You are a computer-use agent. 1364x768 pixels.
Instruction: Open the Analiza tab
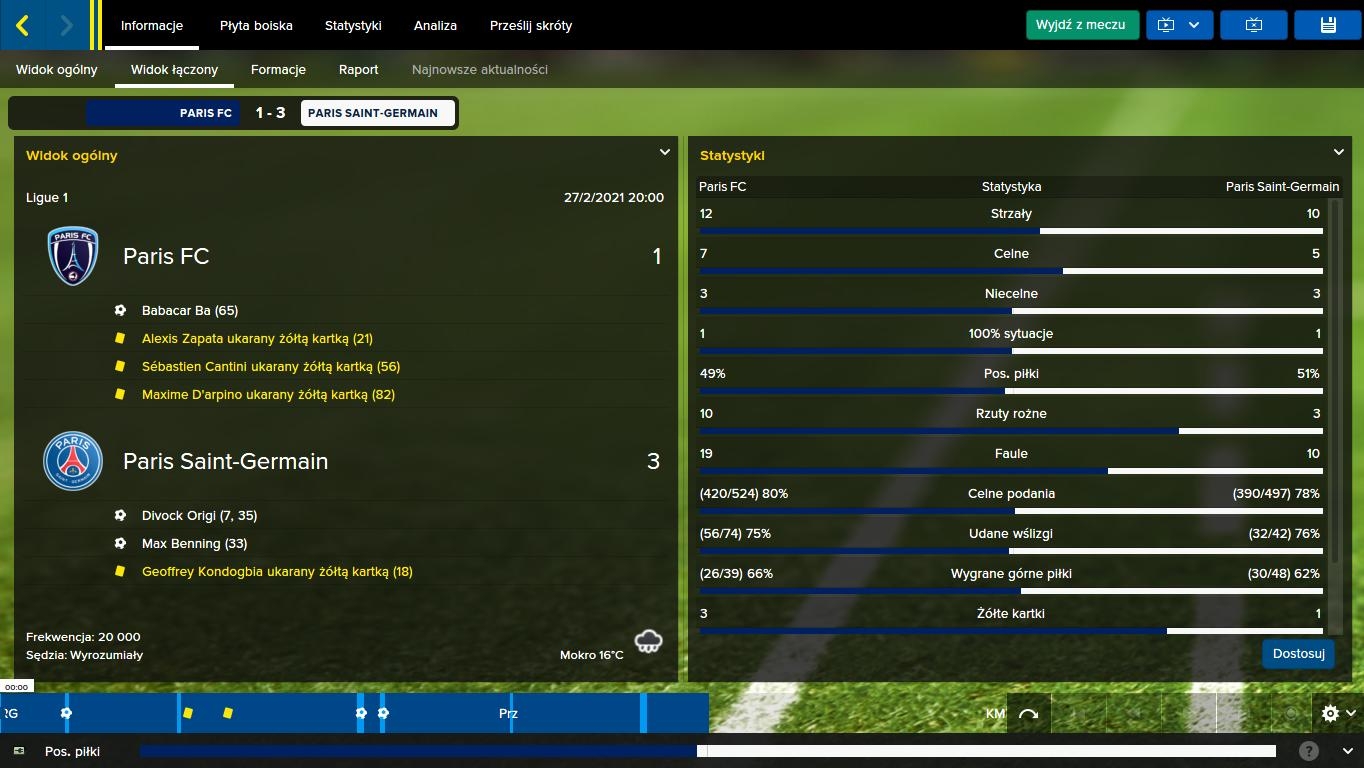click(x=435, y=26)
